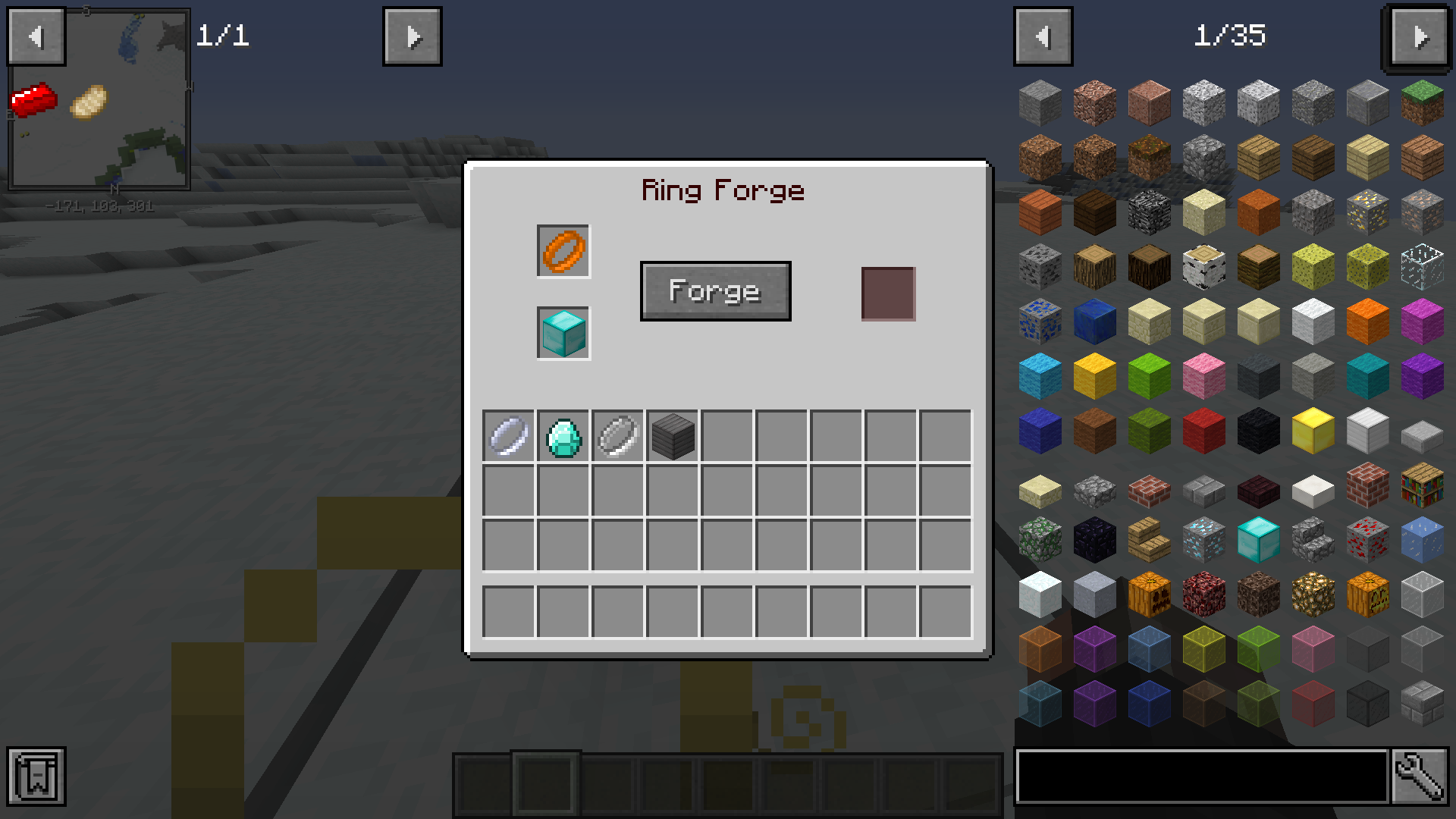Select the bookshelf block from the item list
The width and height of the screenshot is (1456, 819).
tap(1421, 485)
